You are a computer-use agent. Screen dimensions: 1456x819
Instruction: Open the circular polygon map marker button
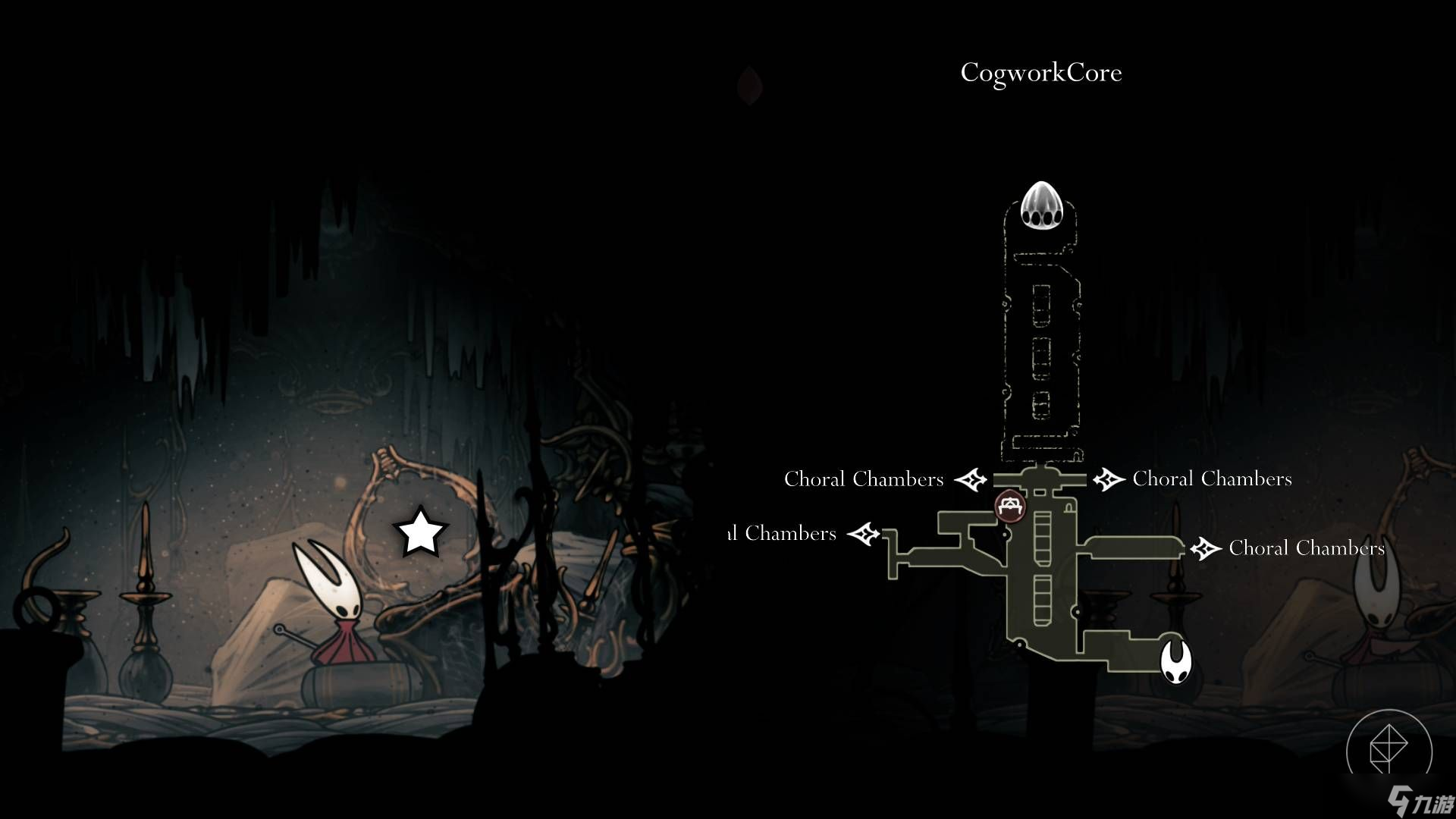(x=1389, y=750)
